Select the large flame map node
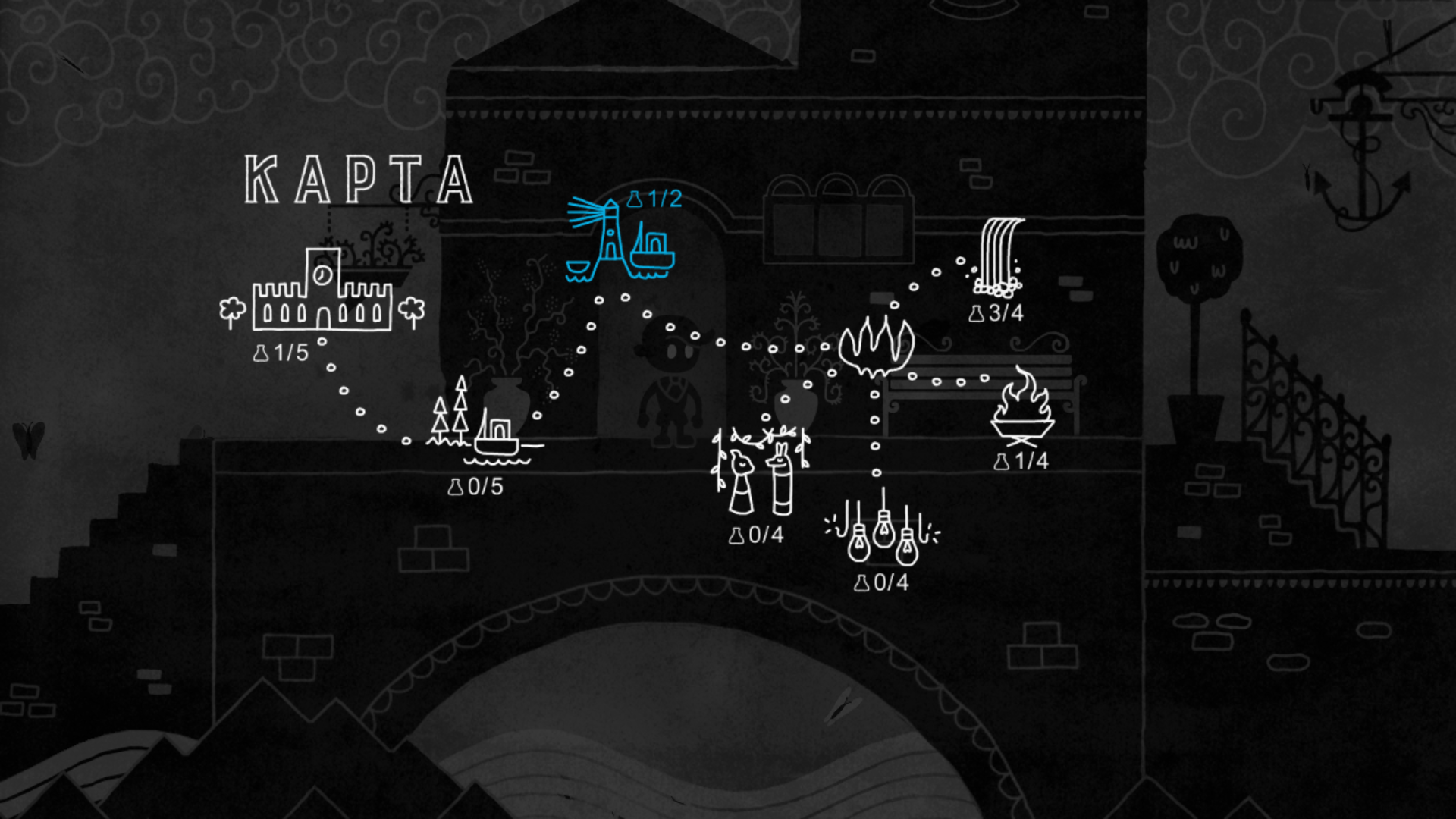This screenshot has height=819, width=1456. [x=876, y=346]
